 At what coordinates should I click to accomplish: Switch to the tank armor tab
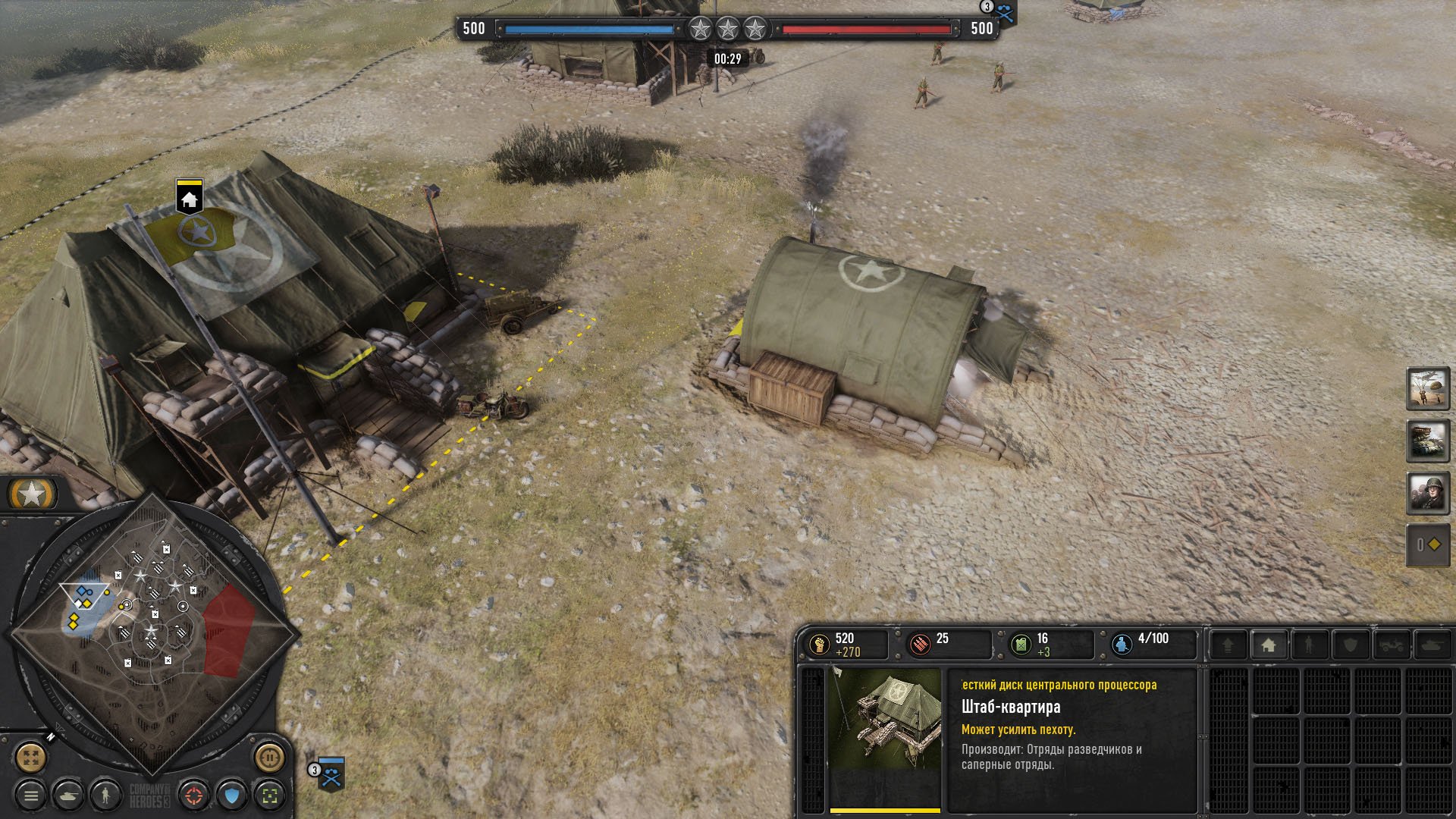1432,645
